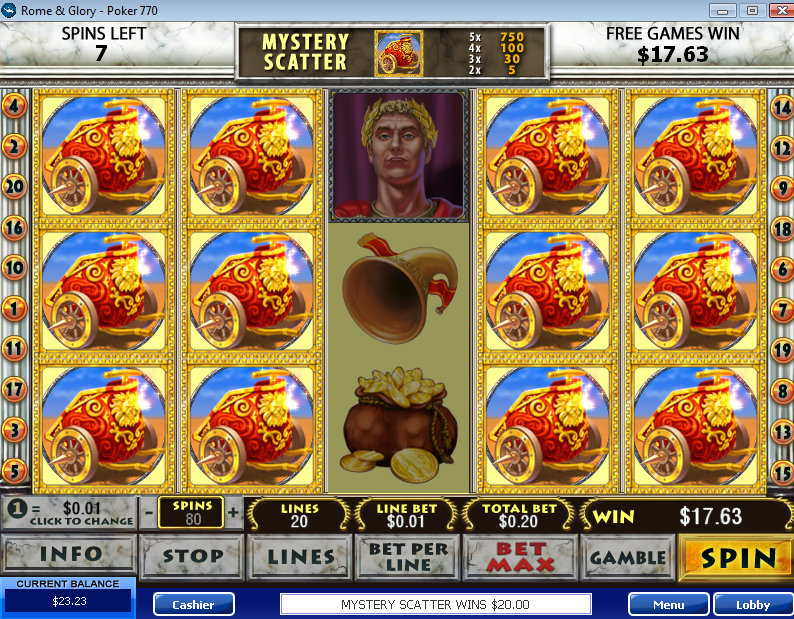The image size is (794, 619).
Task: Increase auto spins with the plus button
Action: pyautogui.click(x=234, y=513)
